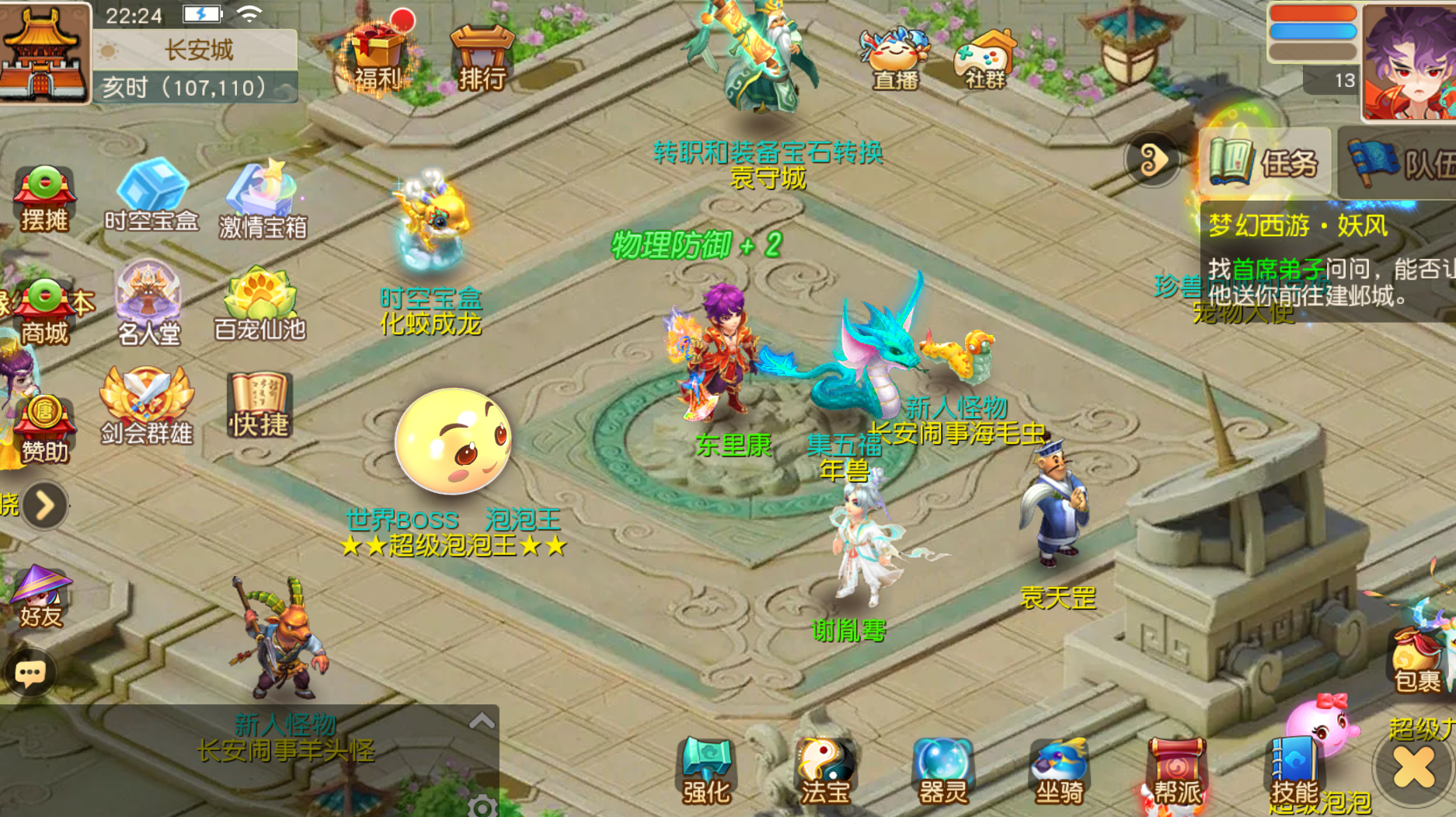The image size is (1456, 817).
Task: Close the bottom menu with the X button
Action: point(1413,768)
